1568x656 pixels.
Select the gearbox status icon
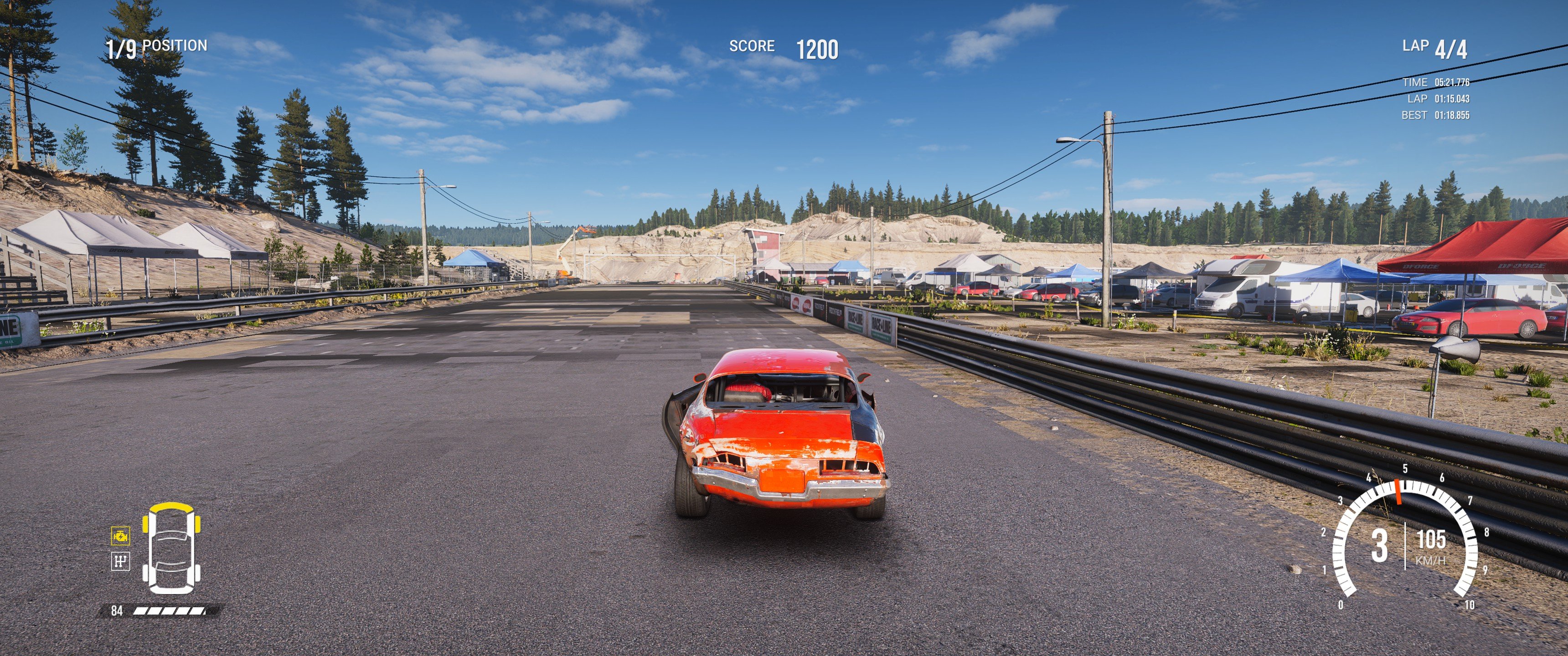[x=120, y=561]
